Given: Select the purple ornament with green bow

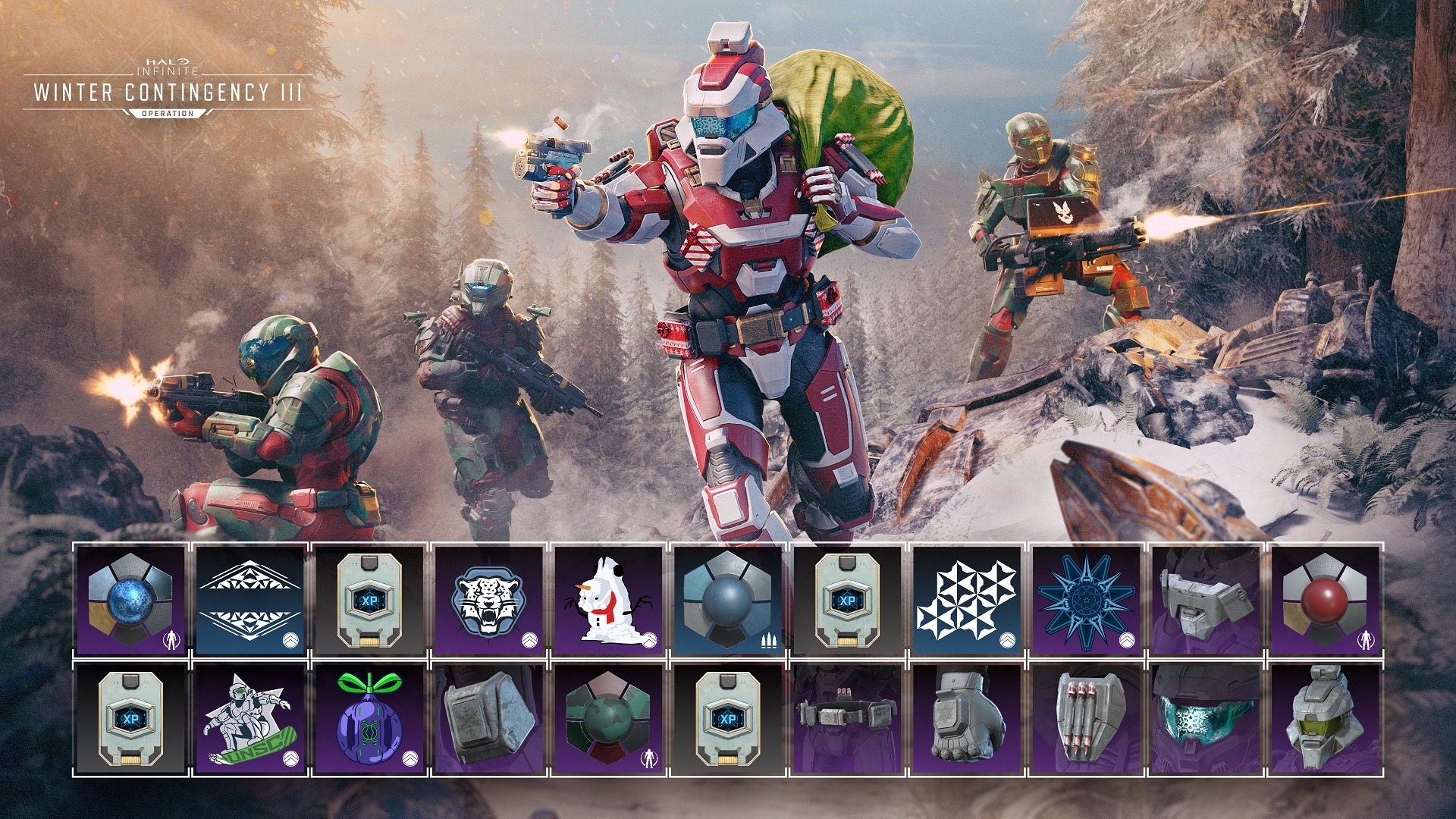Looking at the screenshot, I should pyautogui.click(x=369, y=719).
